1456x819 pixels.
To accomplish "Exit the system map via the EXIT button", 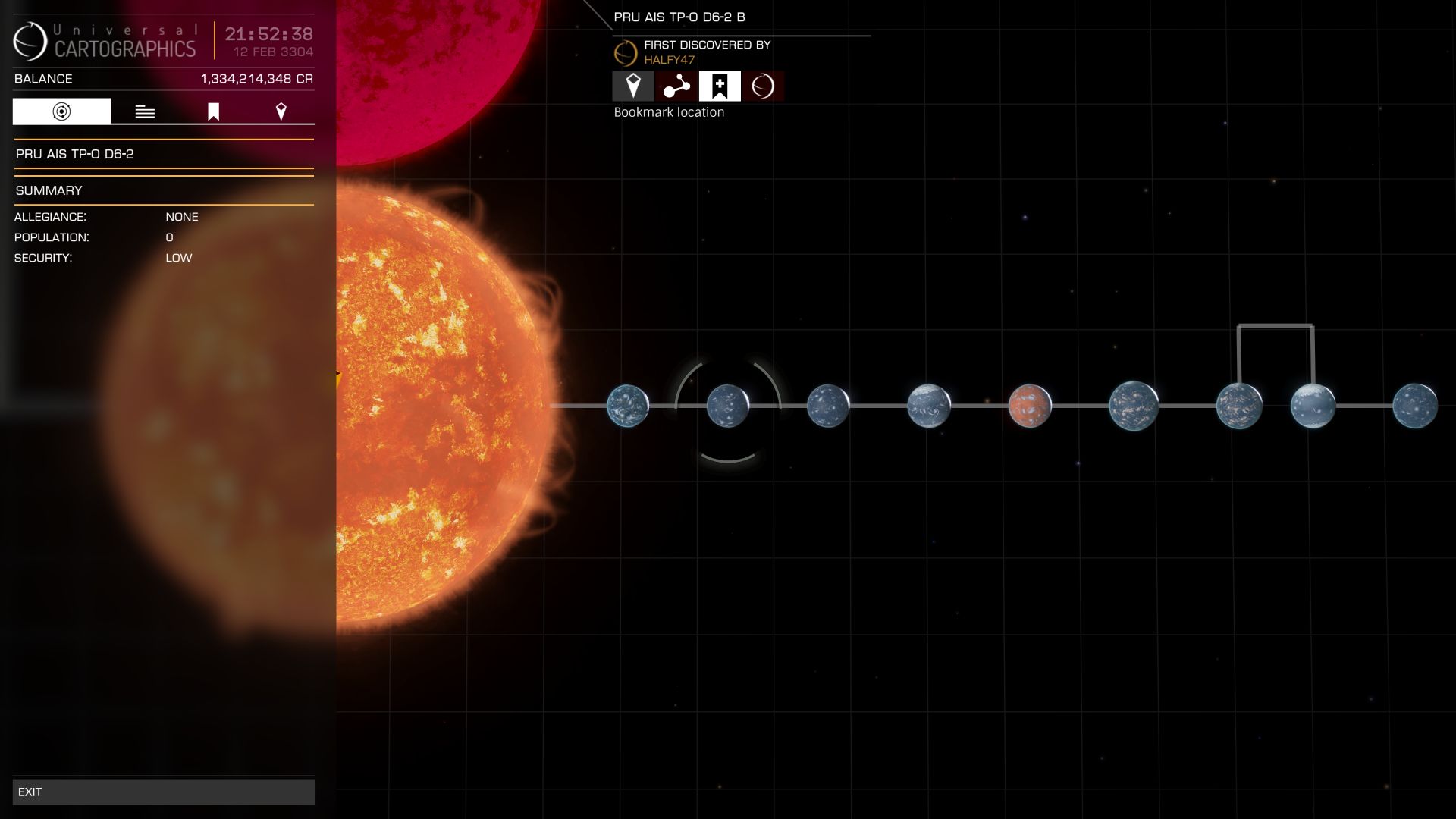I will [164, 792].
